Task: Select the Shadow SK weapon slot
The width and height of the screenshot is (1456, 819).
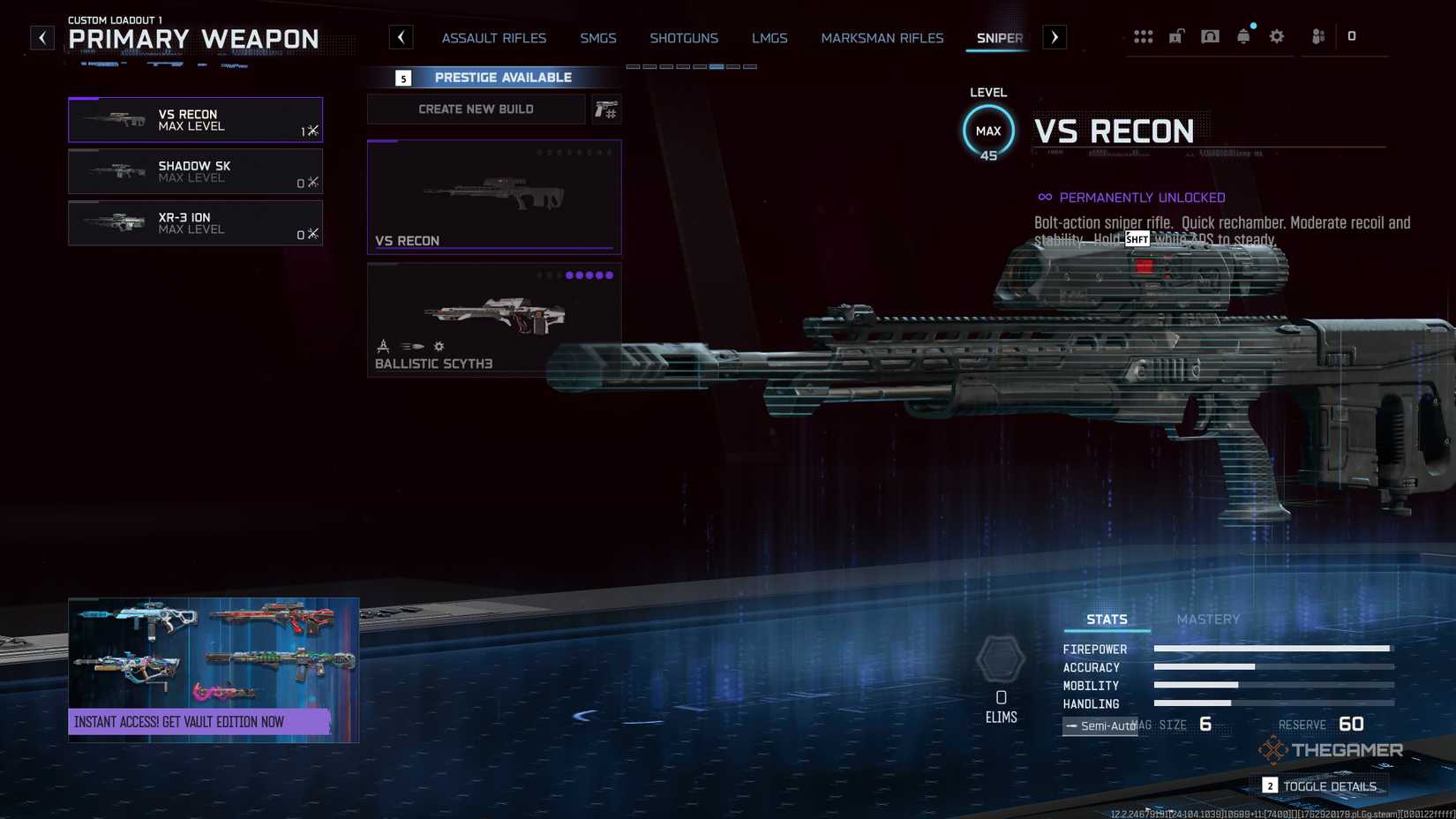Action: [195, 171]
